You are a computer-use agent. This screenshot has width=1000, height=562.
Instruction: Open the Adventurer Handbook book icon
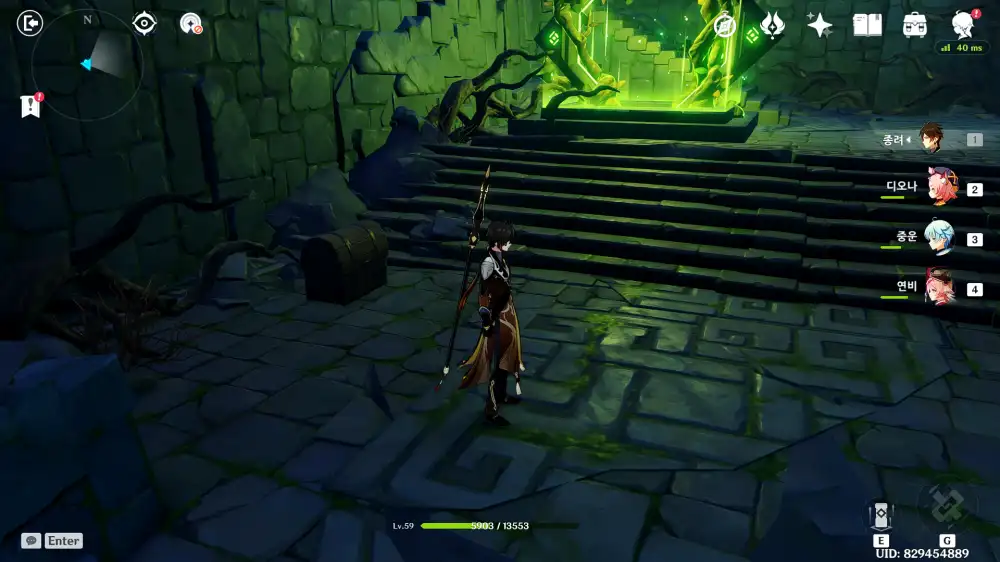[x=867, y=26]
